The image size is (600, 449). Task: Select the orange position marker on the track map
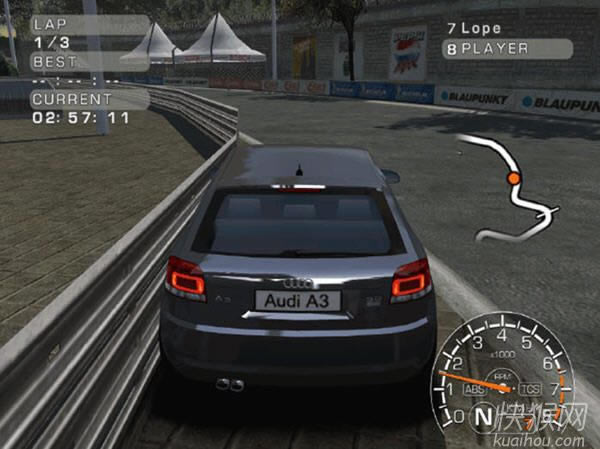click(513, 178)
